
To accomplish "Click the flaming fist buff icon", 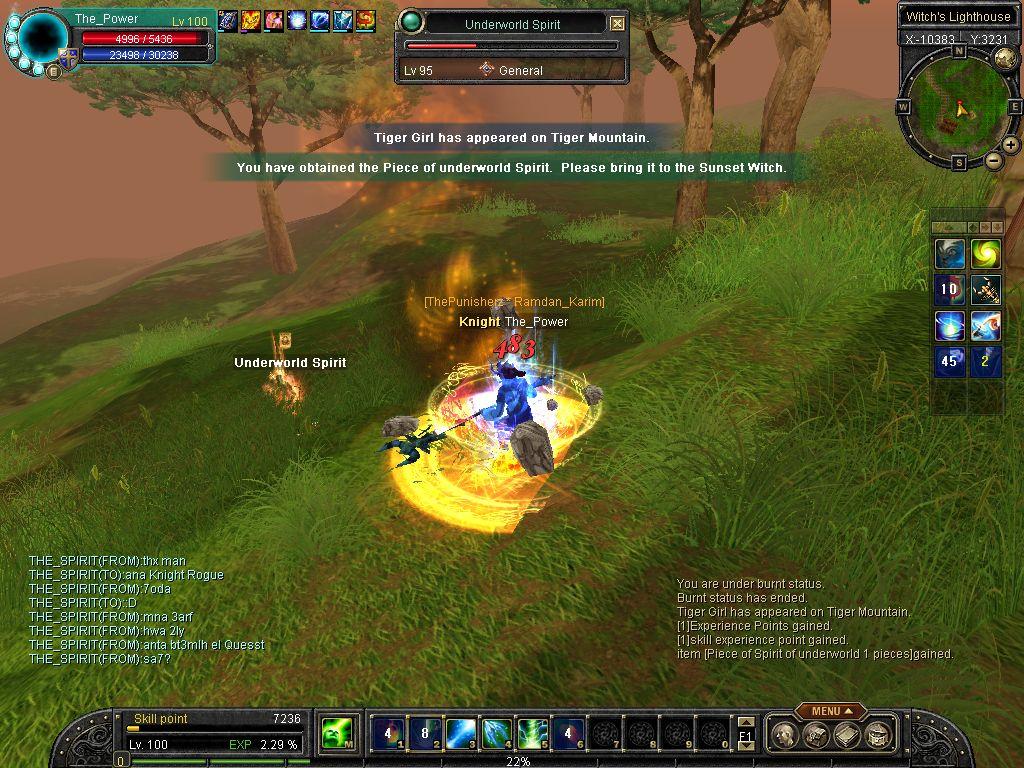I will coord(251,19).
